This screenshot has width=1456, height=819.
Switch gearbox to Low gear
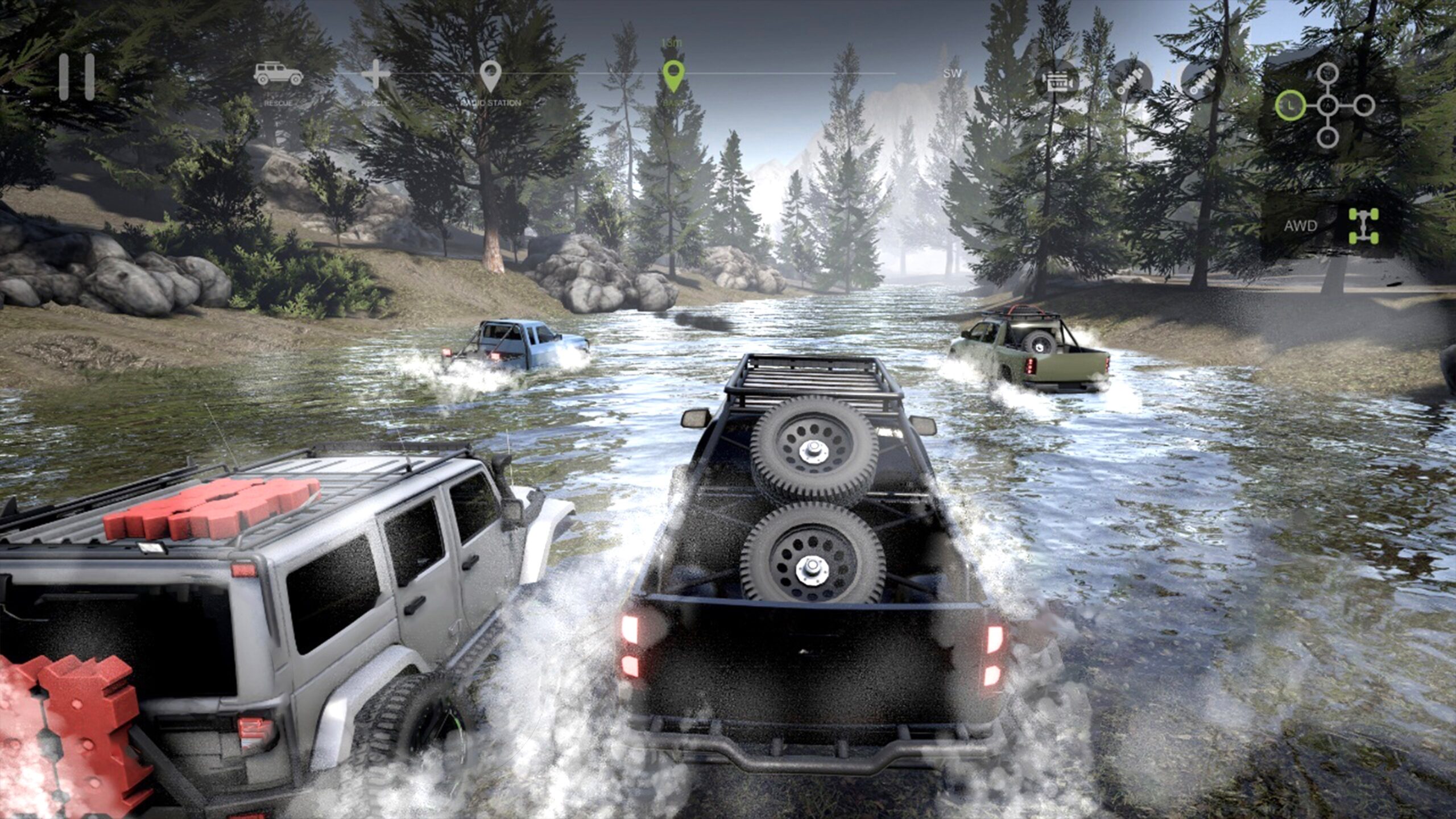tap(1290, 106)
